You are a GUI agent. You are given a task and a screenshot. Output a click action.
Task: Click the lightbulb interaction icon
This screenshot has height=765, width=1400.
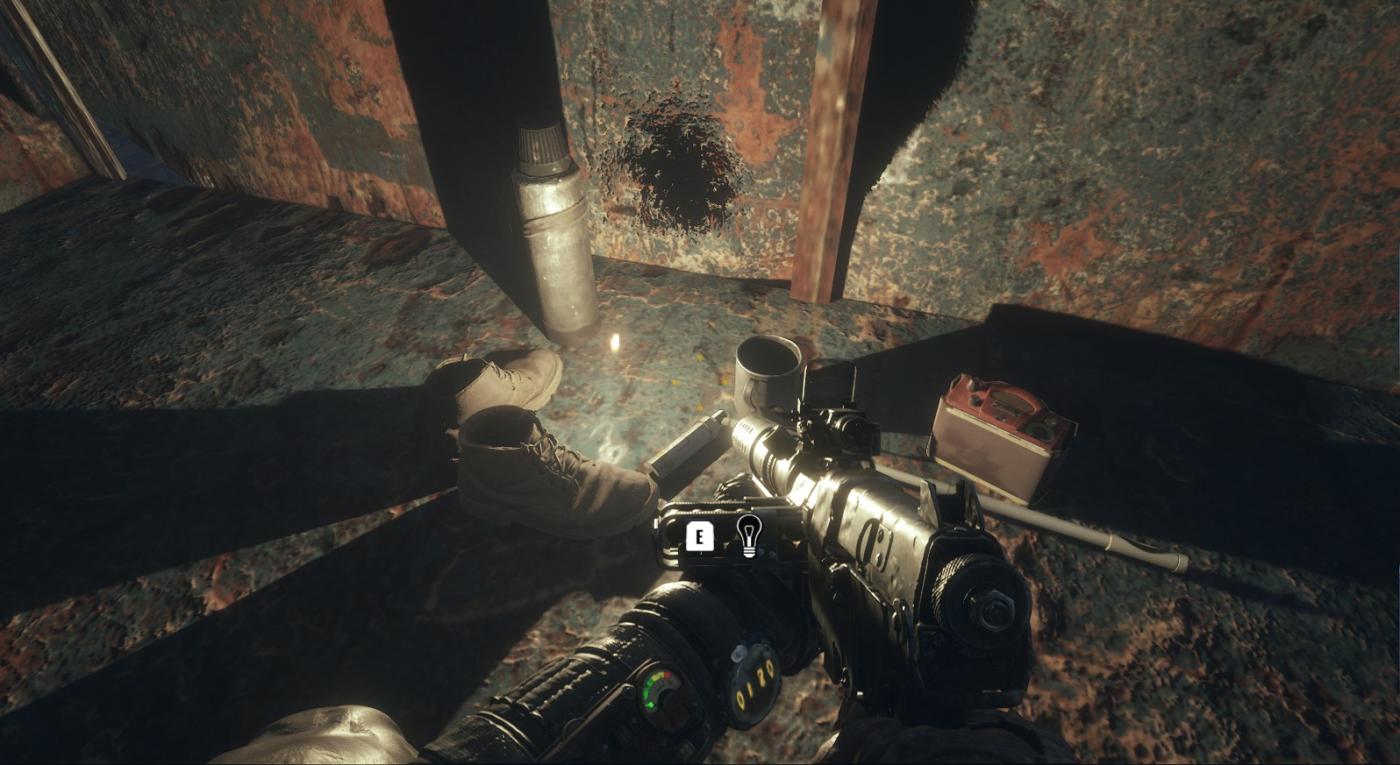click(747, 536)
